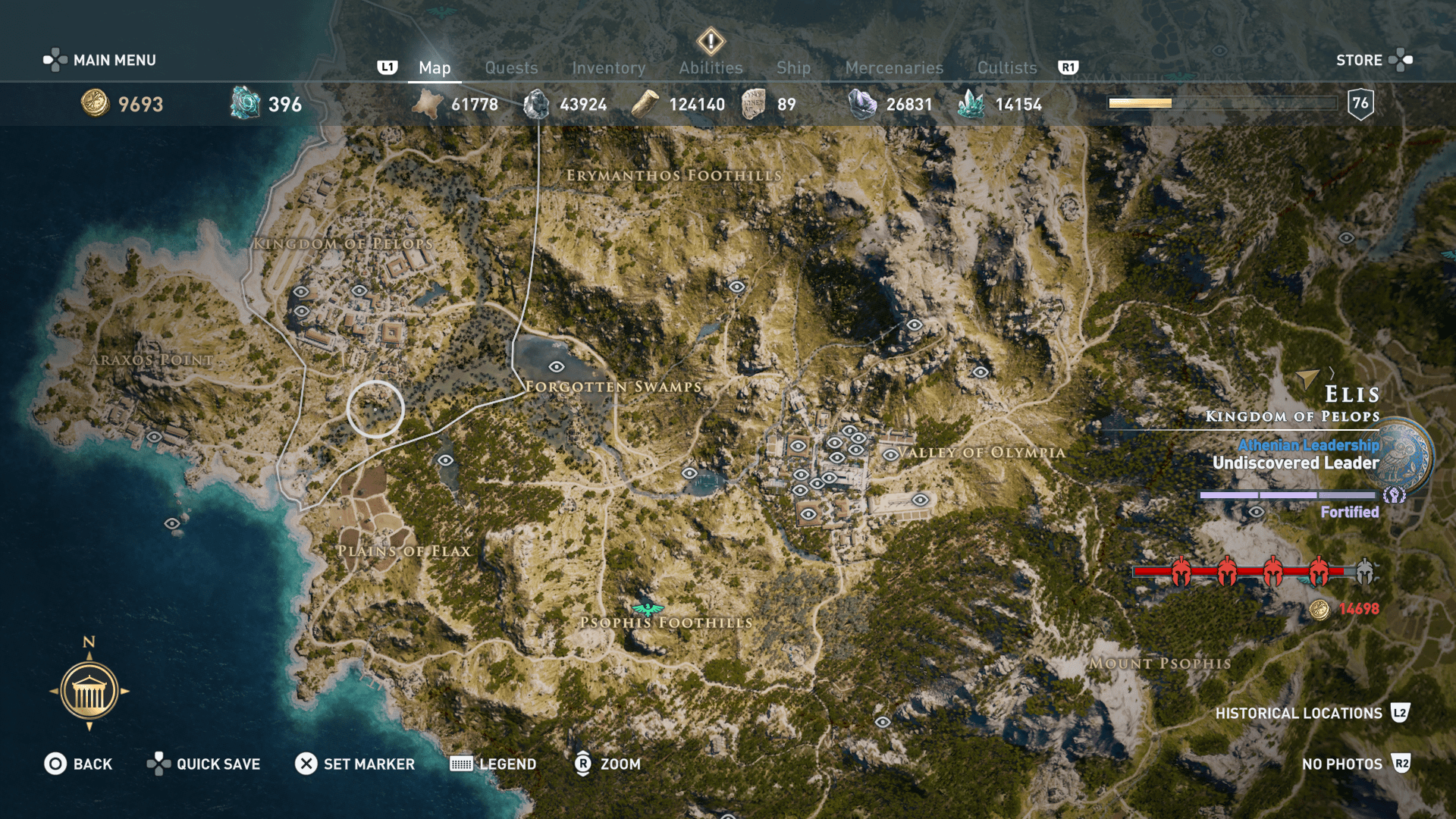Viewport: 1456px width, 819px height.
Task: Switch to the Quests tab
Action: point(511,67)
